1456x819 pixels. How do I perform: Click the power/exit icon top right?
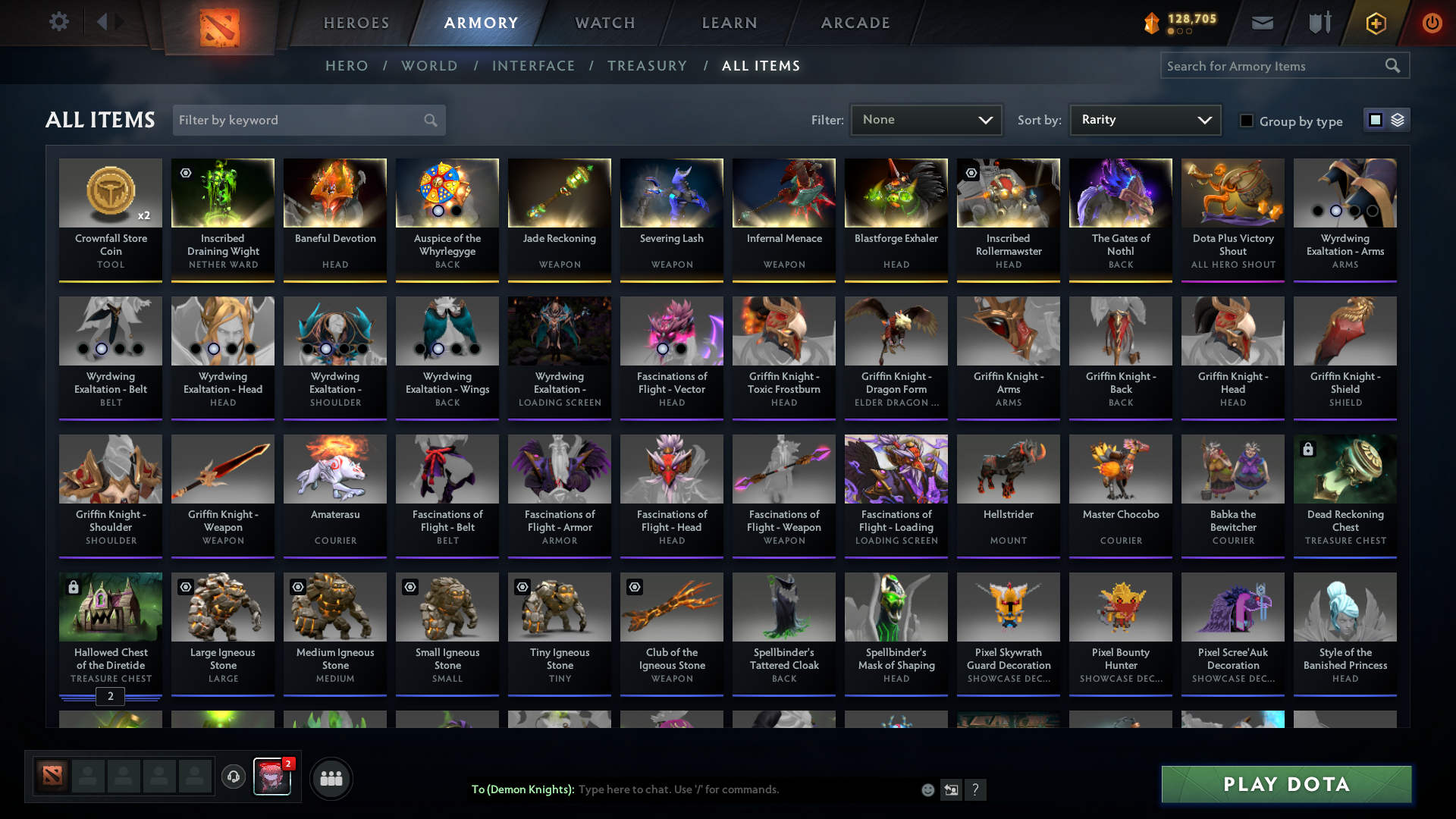pyautogui.click(x=1432, y=23)
